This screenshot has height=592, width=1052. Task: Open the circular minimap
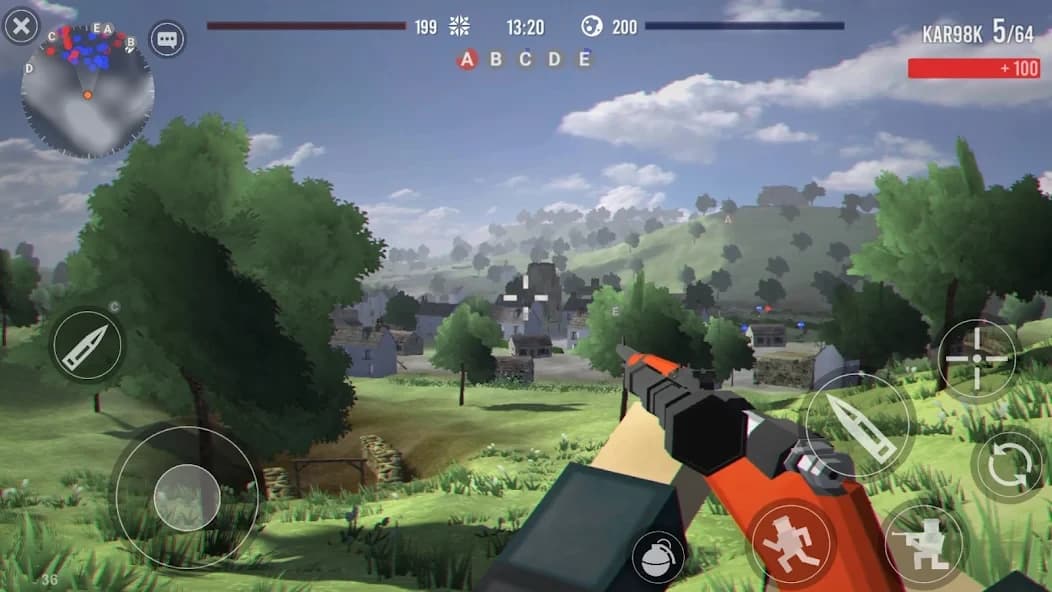click(87, 92)
